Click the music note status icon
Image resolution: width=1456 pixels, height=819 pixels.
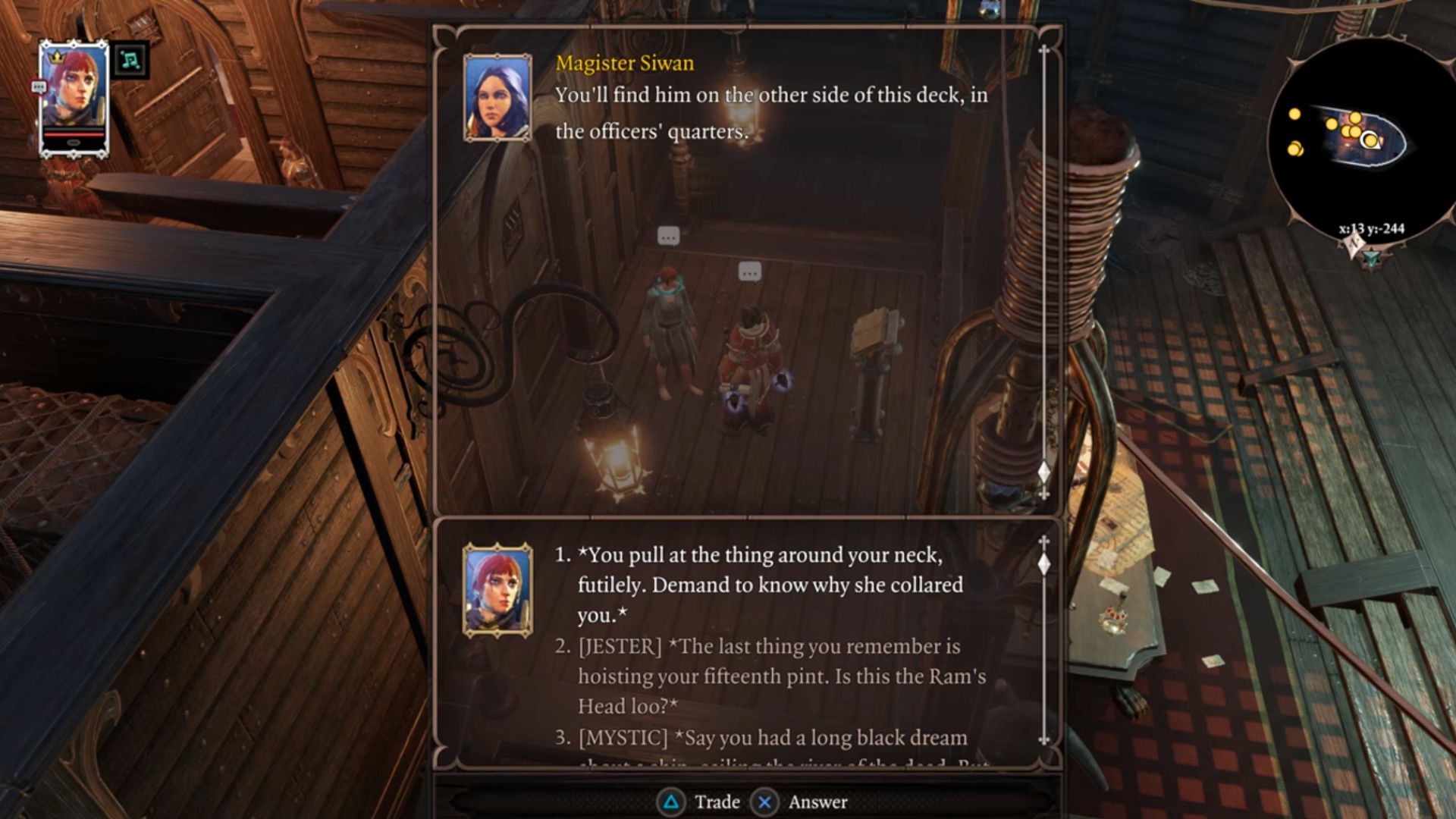coord(130,61)
